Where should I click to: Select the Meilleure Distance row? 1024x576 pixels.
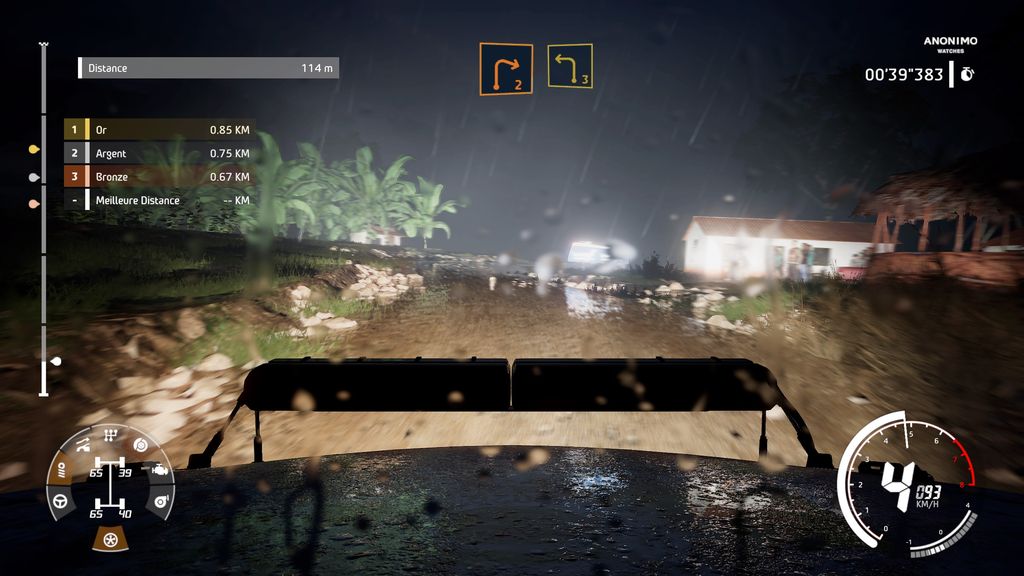pyautogui.click(x=160, y=200)
